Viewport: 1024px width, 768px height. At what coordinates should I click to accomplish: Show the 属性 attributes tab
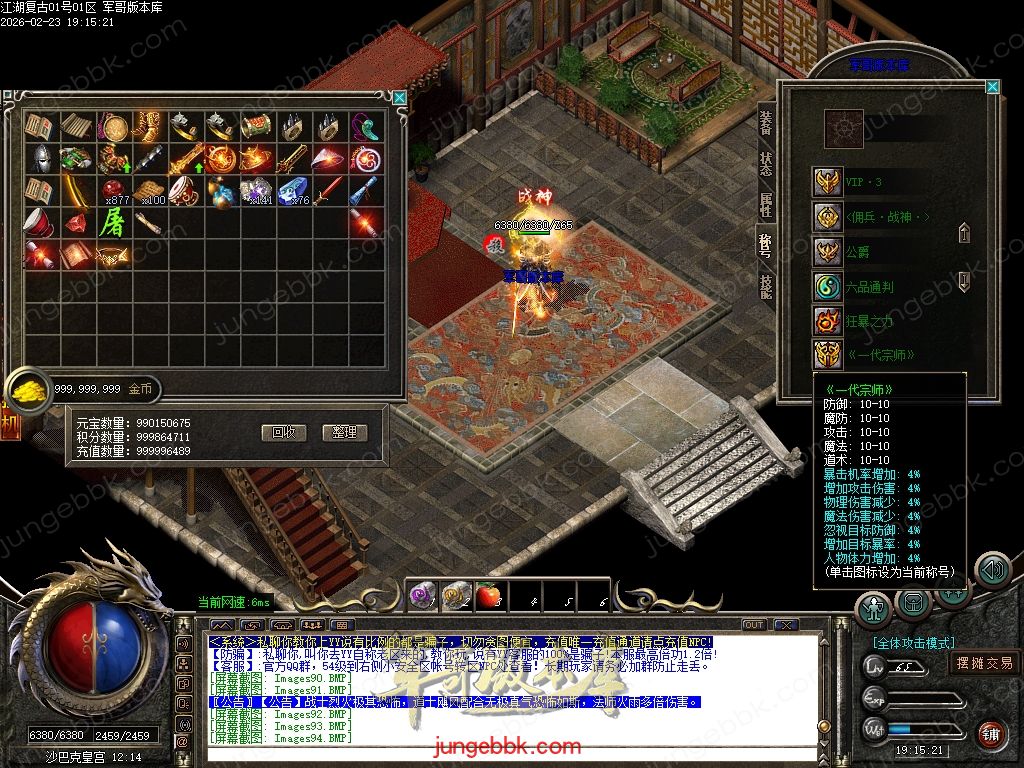766,205
